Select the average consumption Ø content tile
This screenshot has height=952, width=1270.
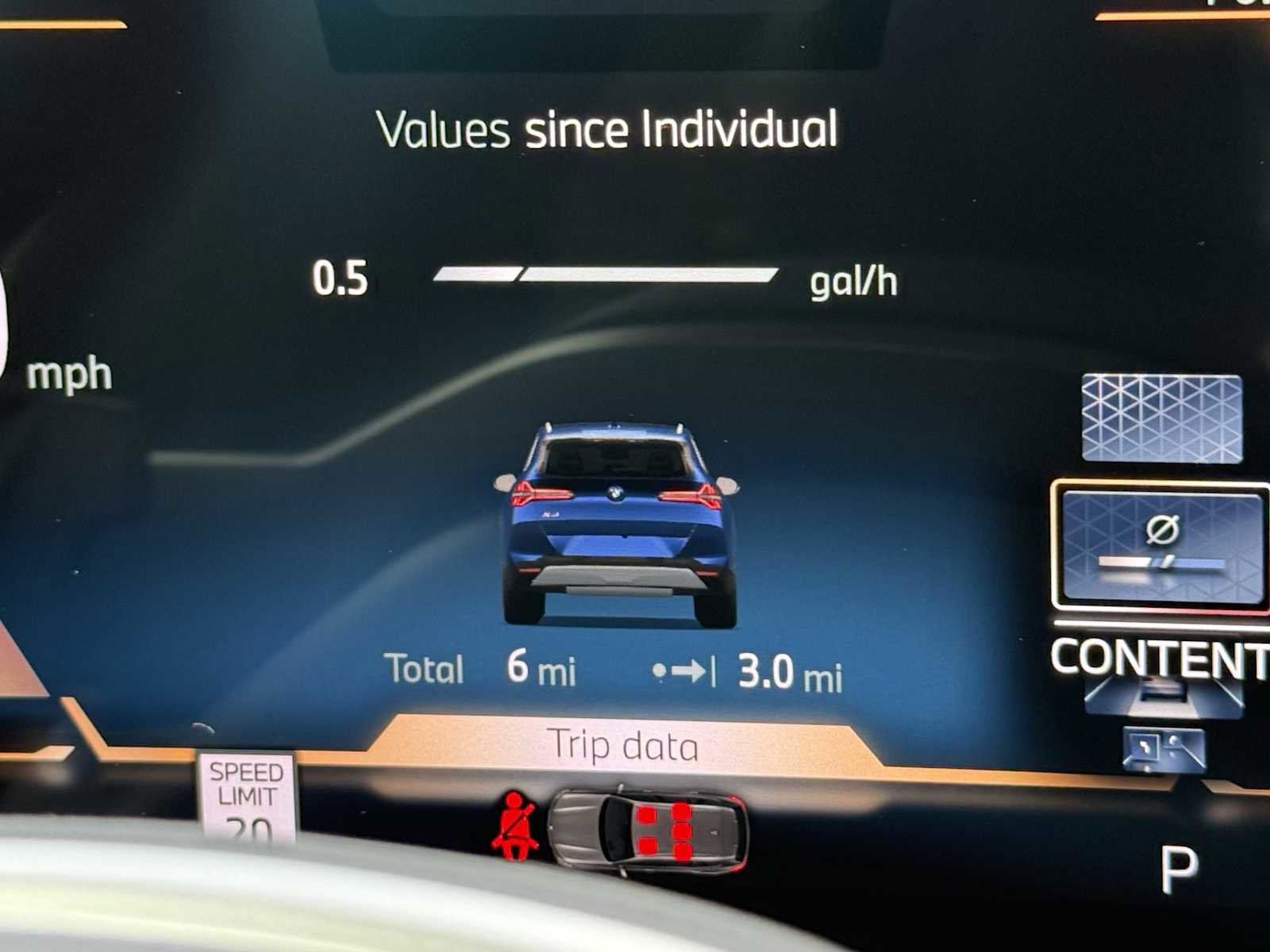click(1162, 546)
